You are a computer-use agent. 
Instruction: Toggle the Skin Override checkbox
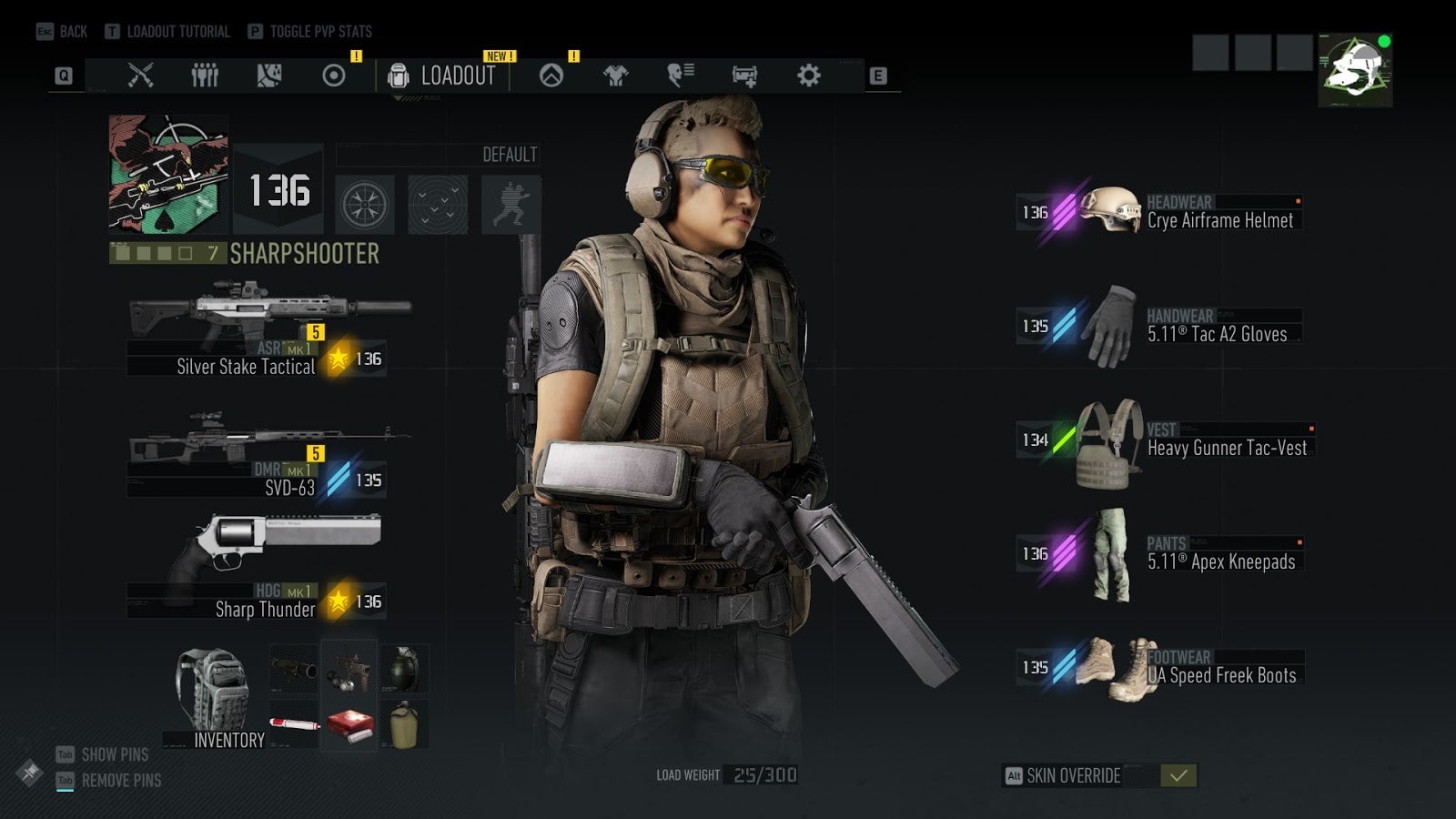(x=1178, y=775)
